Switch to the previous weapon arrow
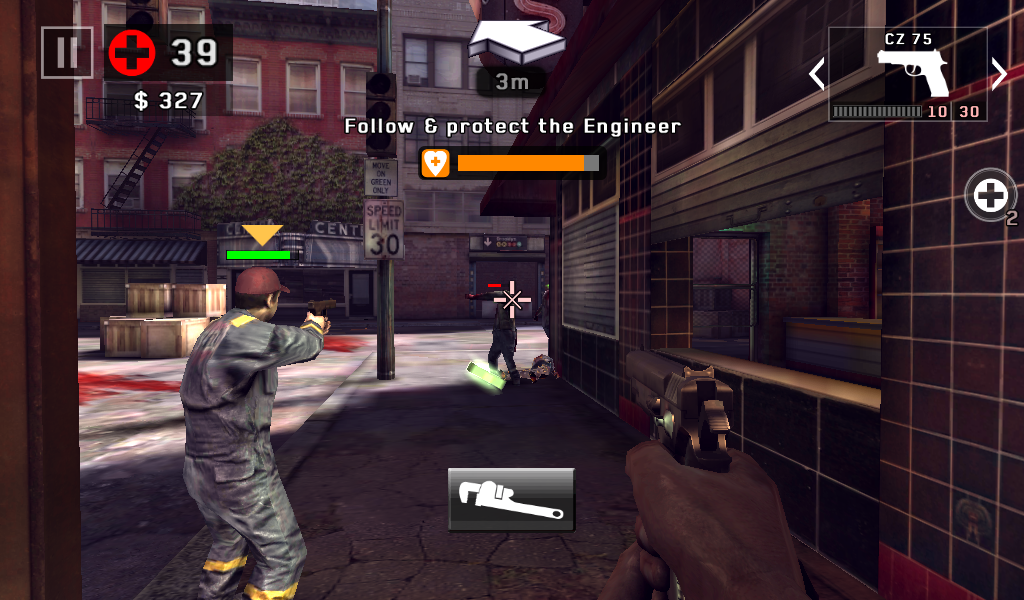Viewport: 1024px width, 600px height. [x=817, y=74]
